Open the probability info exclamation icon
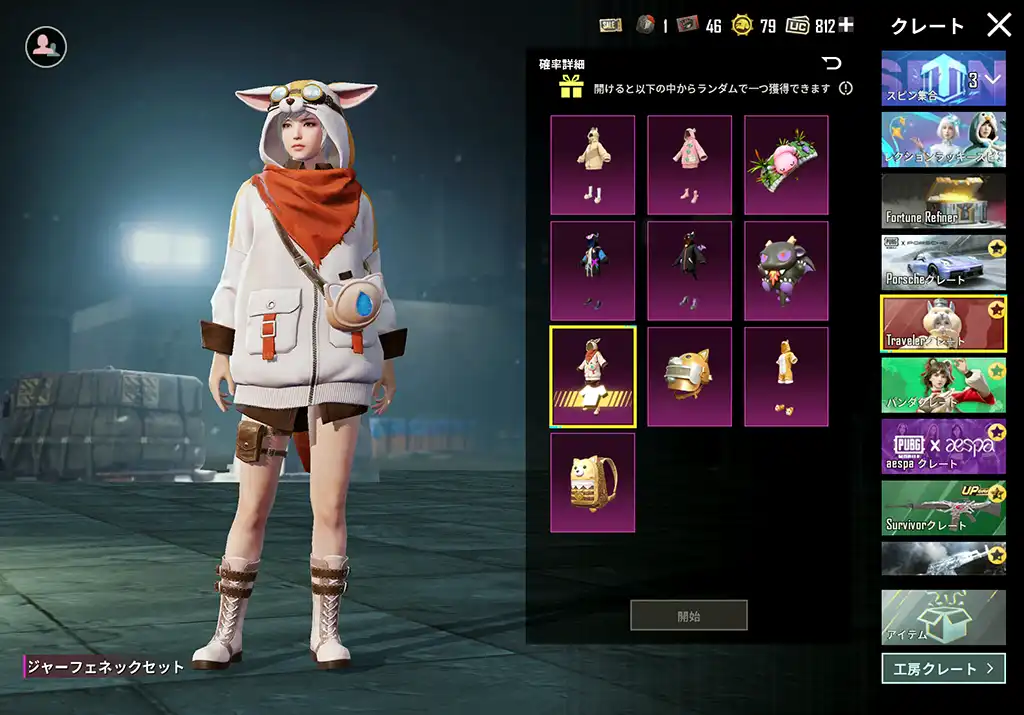Viewport: 1024px width, 715px height. [846, 88]
